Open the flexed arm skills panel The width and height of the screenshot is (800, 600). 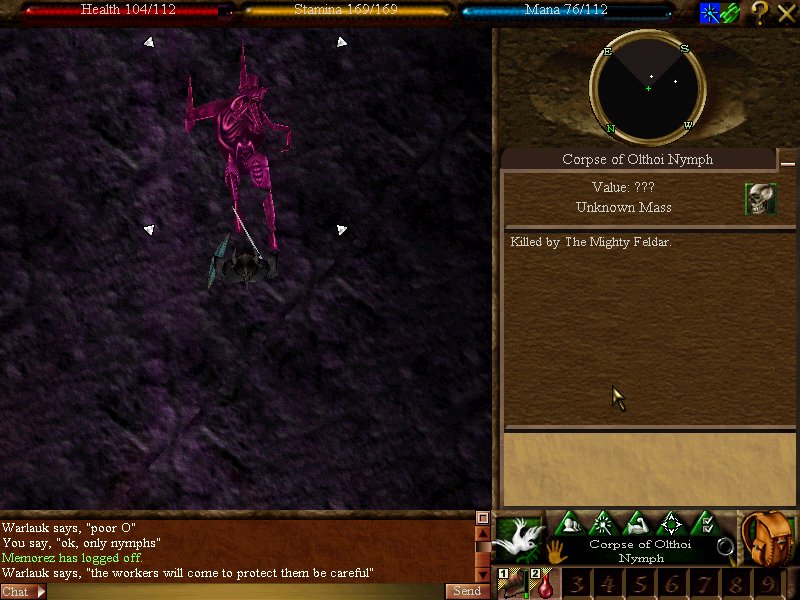tap(637, 523)
